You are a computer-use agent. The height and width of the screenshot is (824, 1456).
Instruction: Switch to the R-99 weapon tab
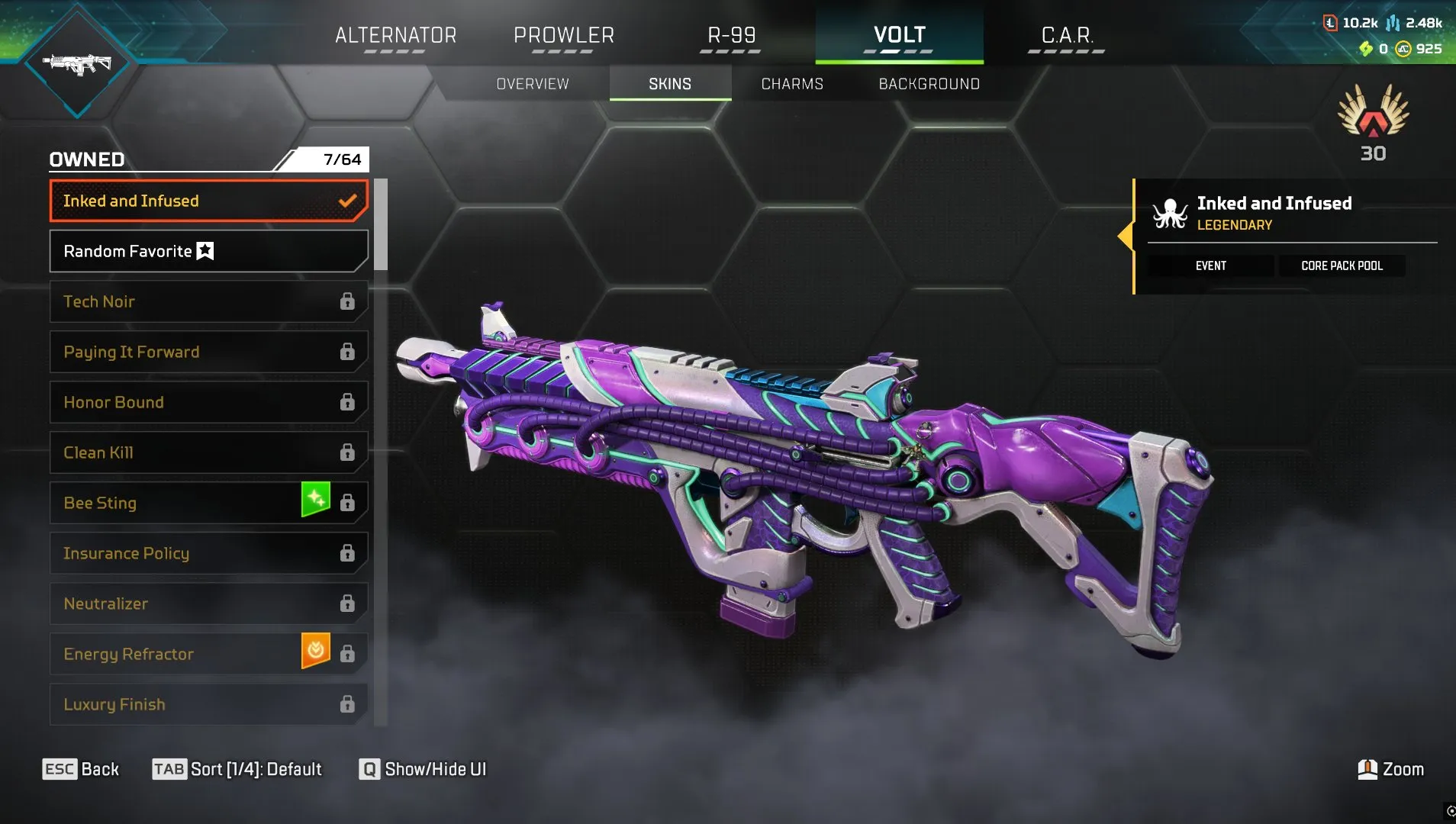[729, 34]
